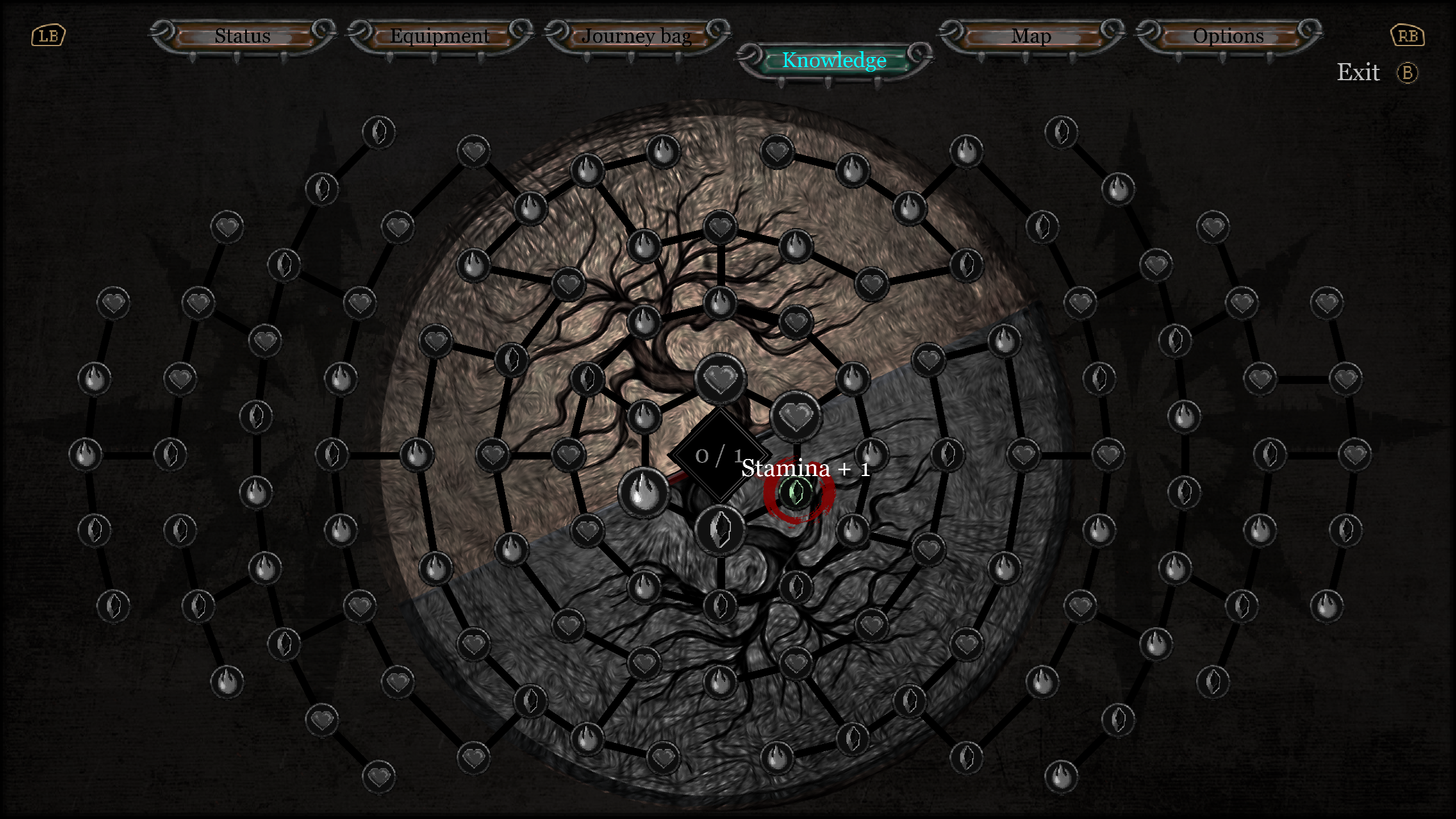
Task: Switch to the Equipment tab
Action: [440, 36]
